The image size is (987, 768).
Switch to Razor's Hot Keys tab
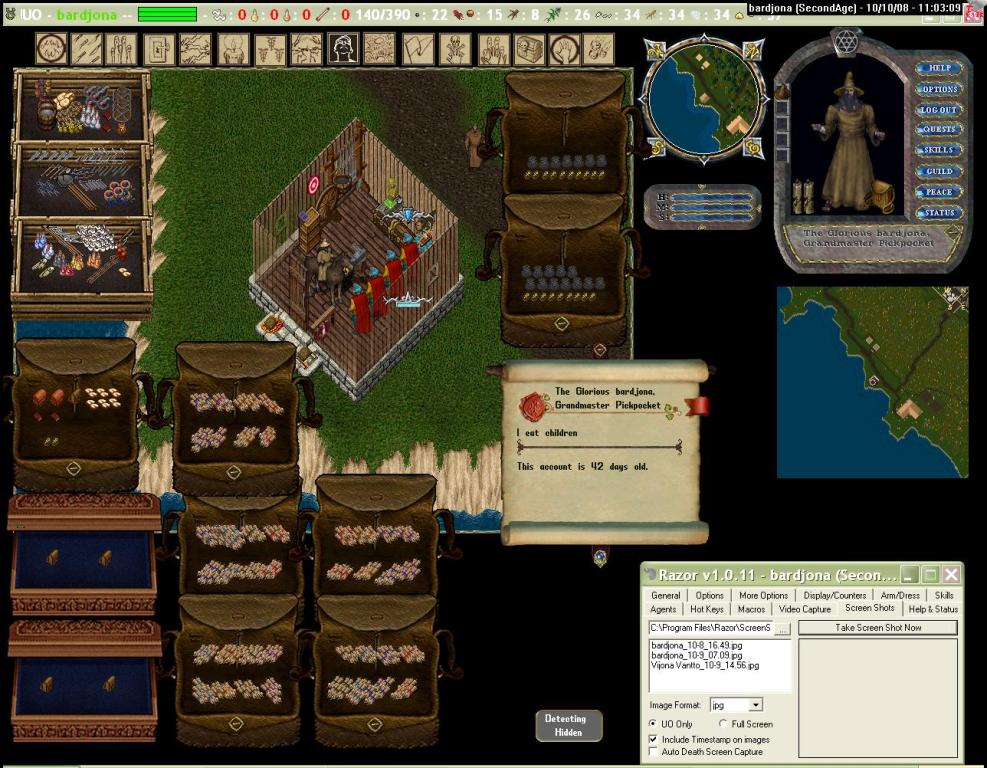(x=706, y=609)
